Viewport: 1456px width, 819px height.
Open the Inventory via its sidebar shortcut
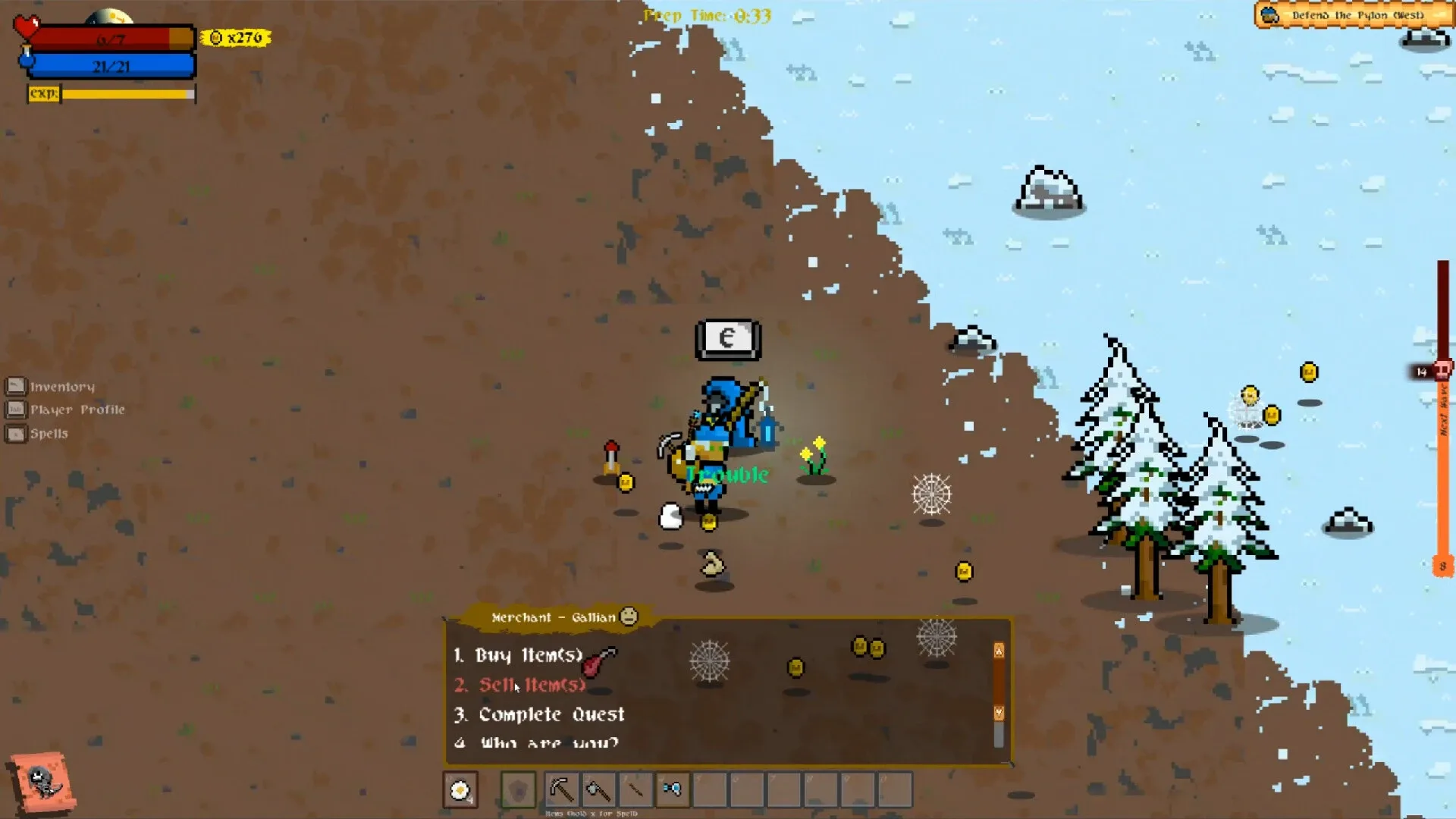[16, 385]
